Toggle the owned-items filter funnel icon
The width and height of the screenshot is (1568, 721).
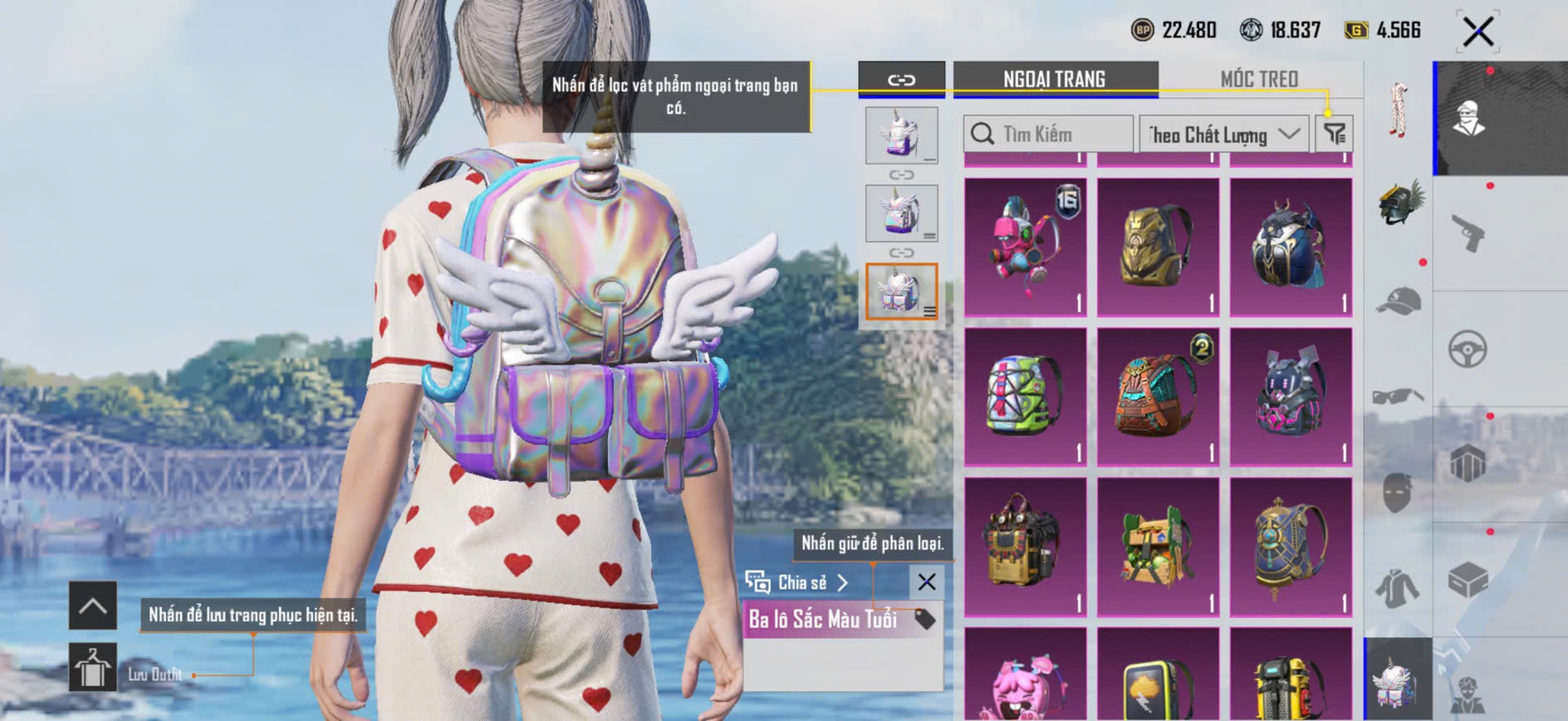(x=1335, y=134)
